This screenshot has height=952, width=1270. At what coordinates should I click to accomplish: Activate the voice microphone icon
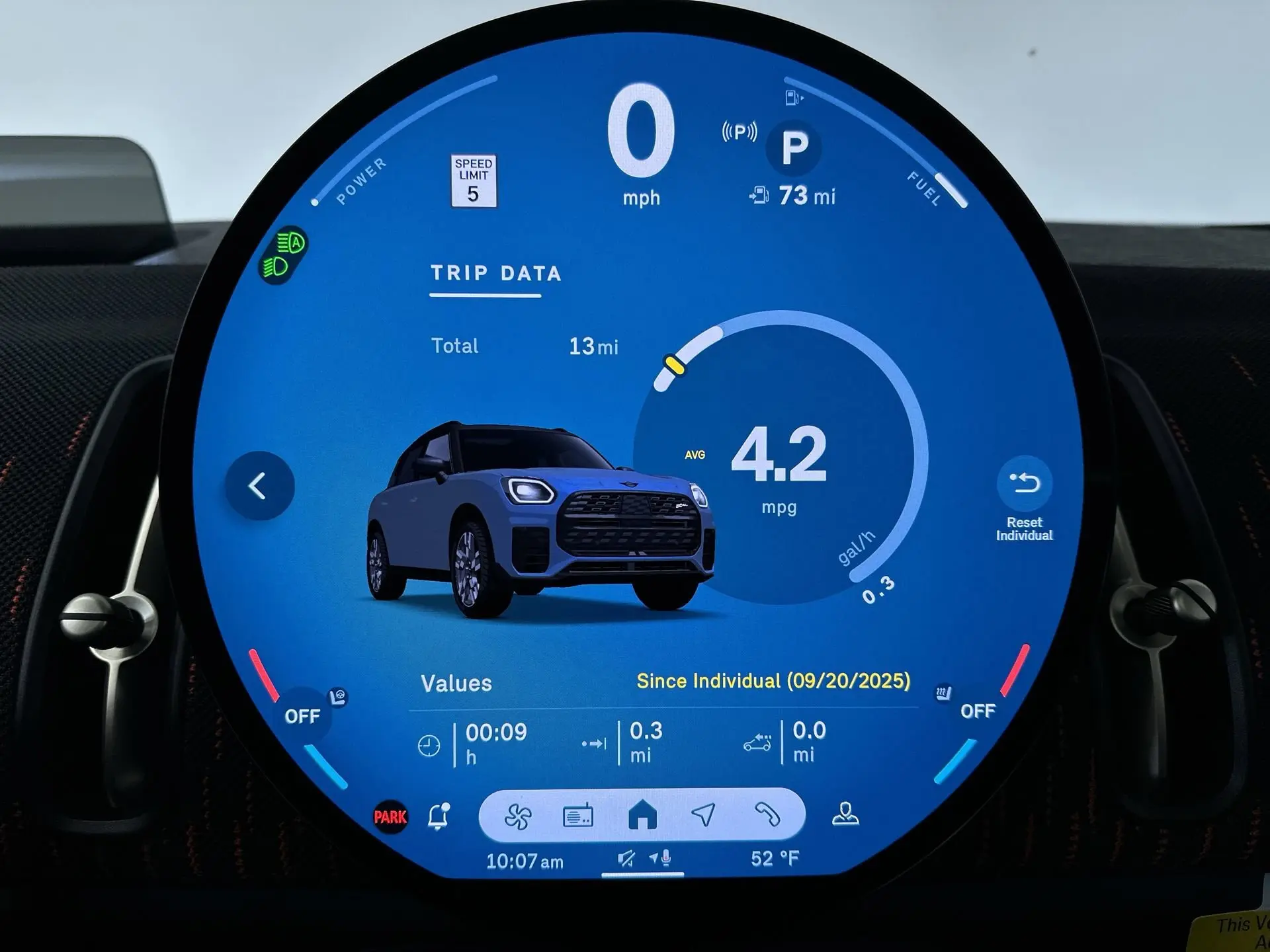(661, 859)
